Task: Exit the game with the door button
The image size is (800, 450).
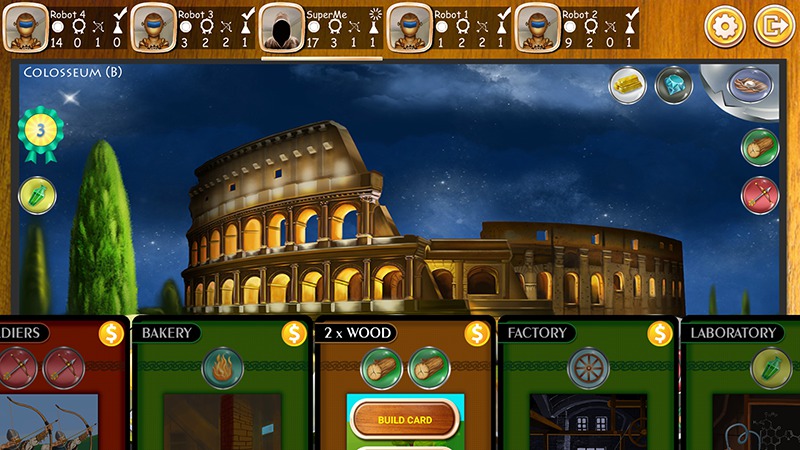Action: [x=773, y=26]
